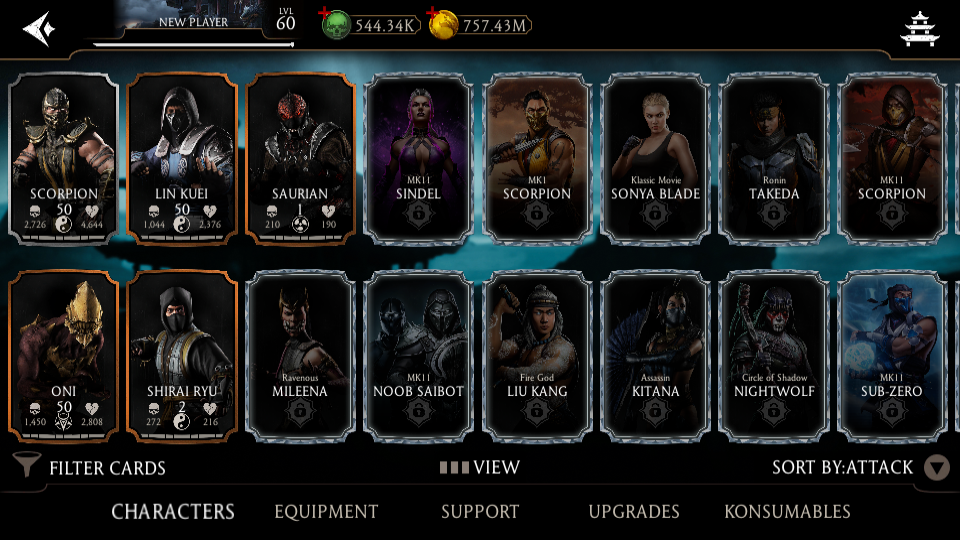Select the Lin Kuei character card
Image resolution: width=960 pixels, height=540 pixels.
(182, 160)
